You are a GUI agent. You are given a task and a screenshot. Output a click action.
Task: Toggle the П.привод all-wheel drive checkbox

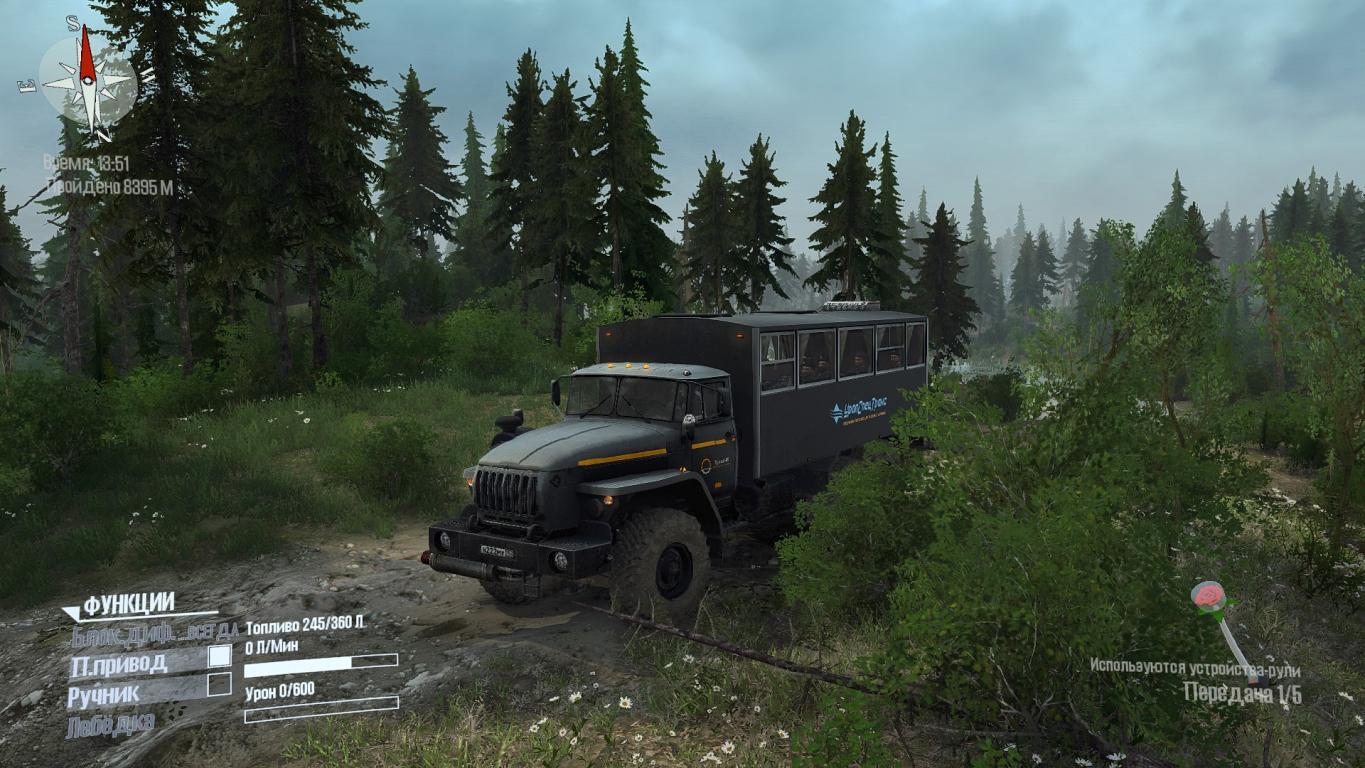[219, 656]
